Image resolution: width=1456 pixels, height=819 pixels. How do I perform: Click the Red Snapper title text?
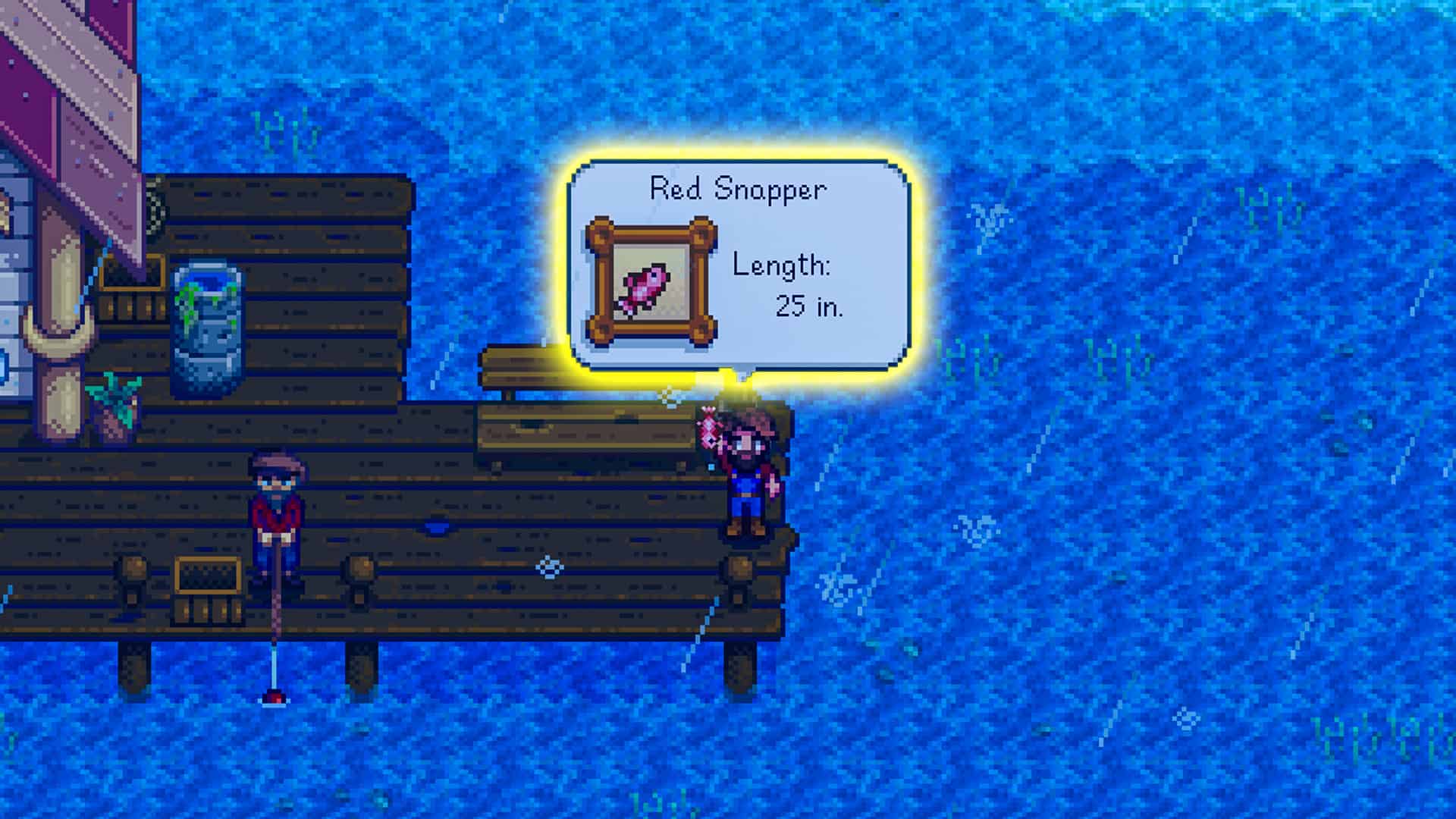tap(736, 191)
